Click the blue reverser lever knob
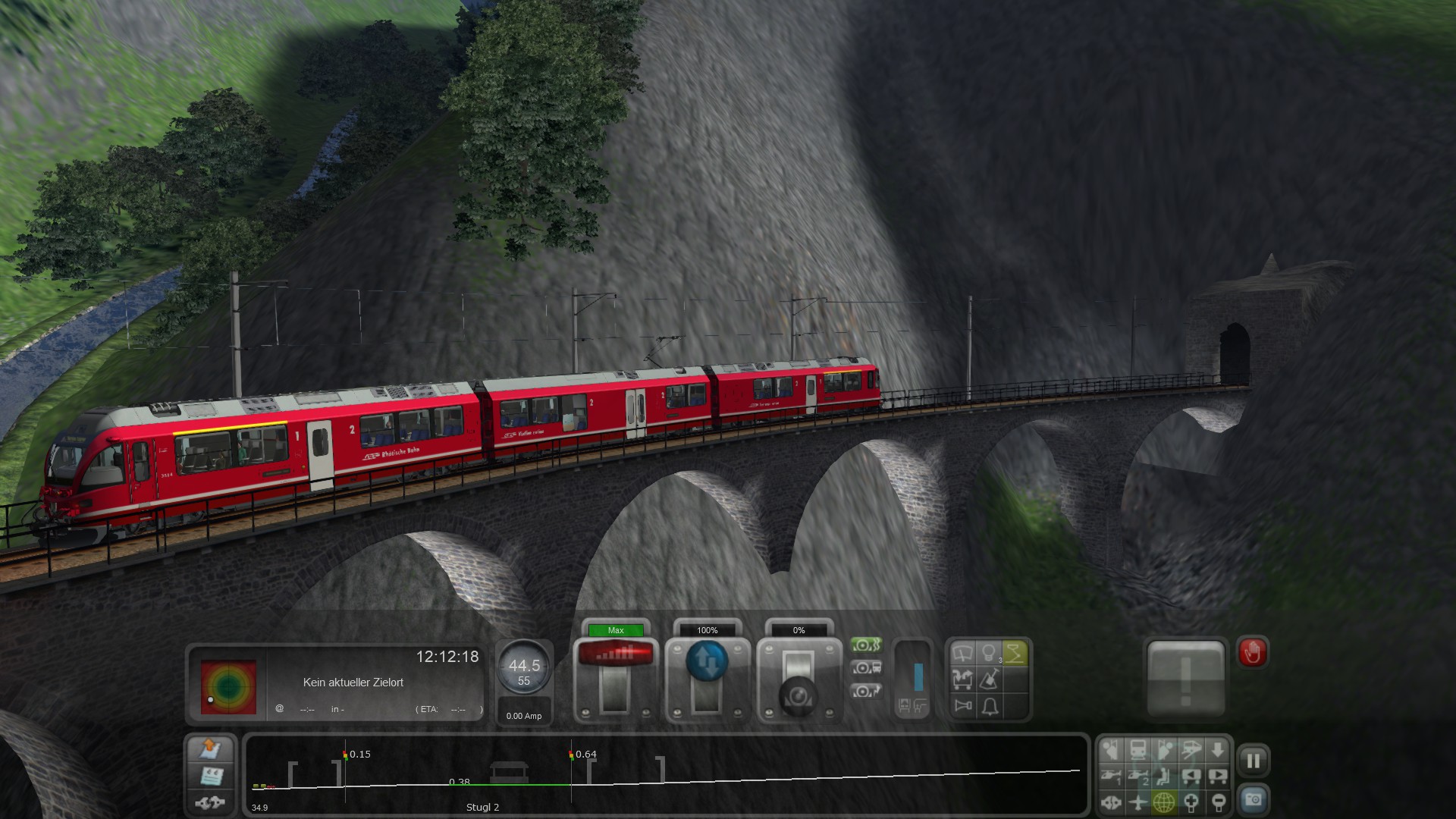The height and width of the screenshot is (819, 1456). 707,661
